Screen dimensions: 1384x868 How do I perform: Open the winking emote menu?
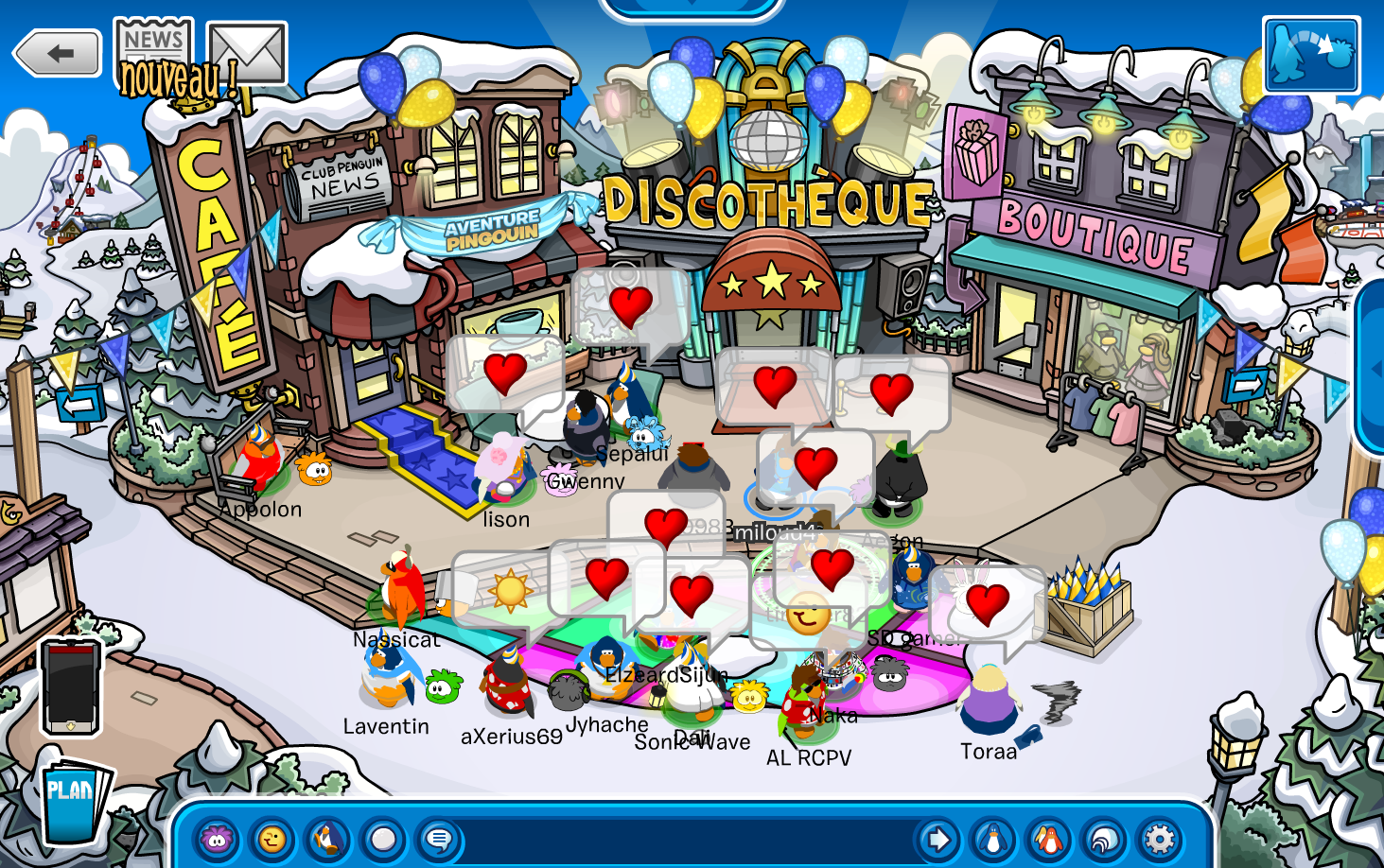(272, 839)
